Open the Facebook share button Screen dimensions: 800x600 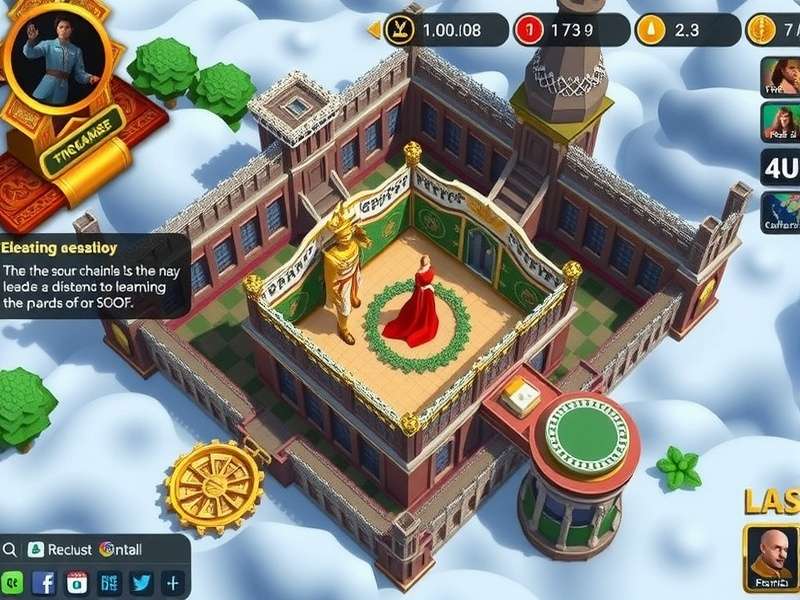pos(44,583)
